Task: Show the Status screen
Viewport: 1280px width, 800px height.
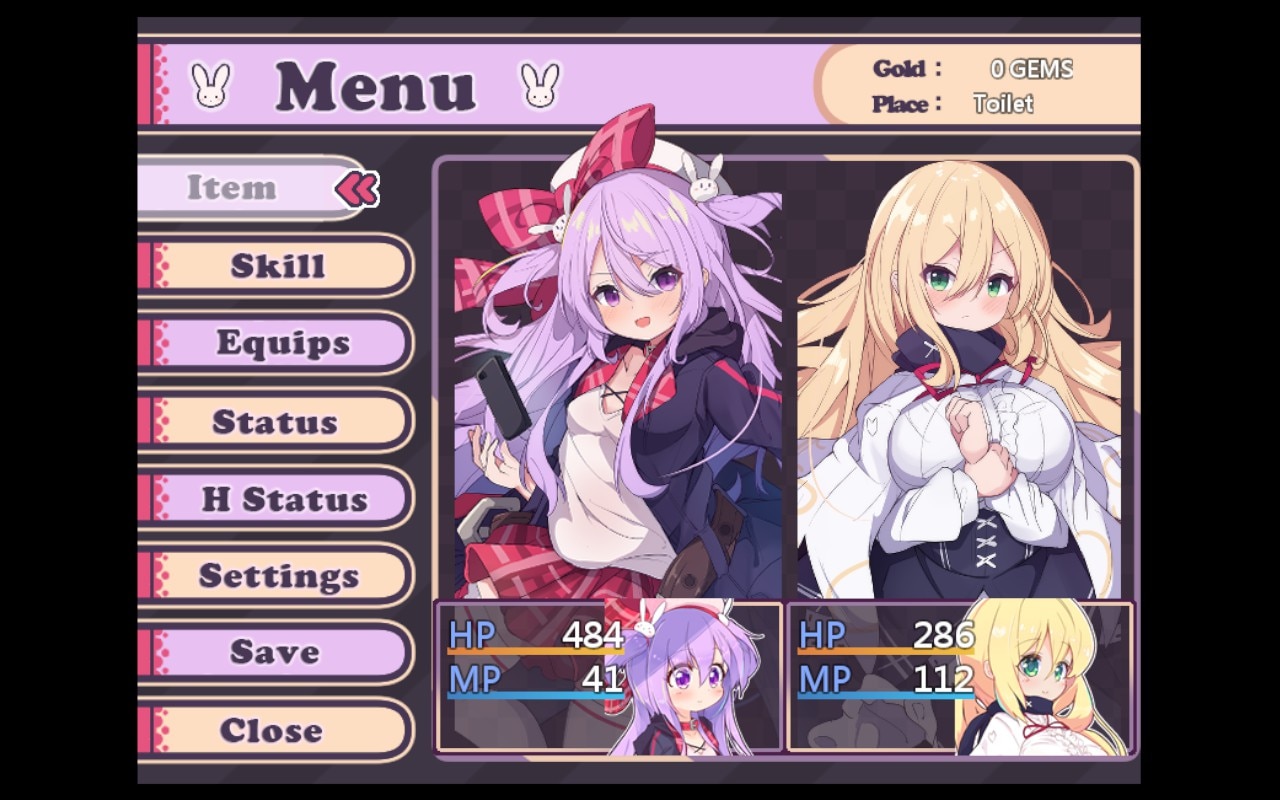Action: (274, 421)
